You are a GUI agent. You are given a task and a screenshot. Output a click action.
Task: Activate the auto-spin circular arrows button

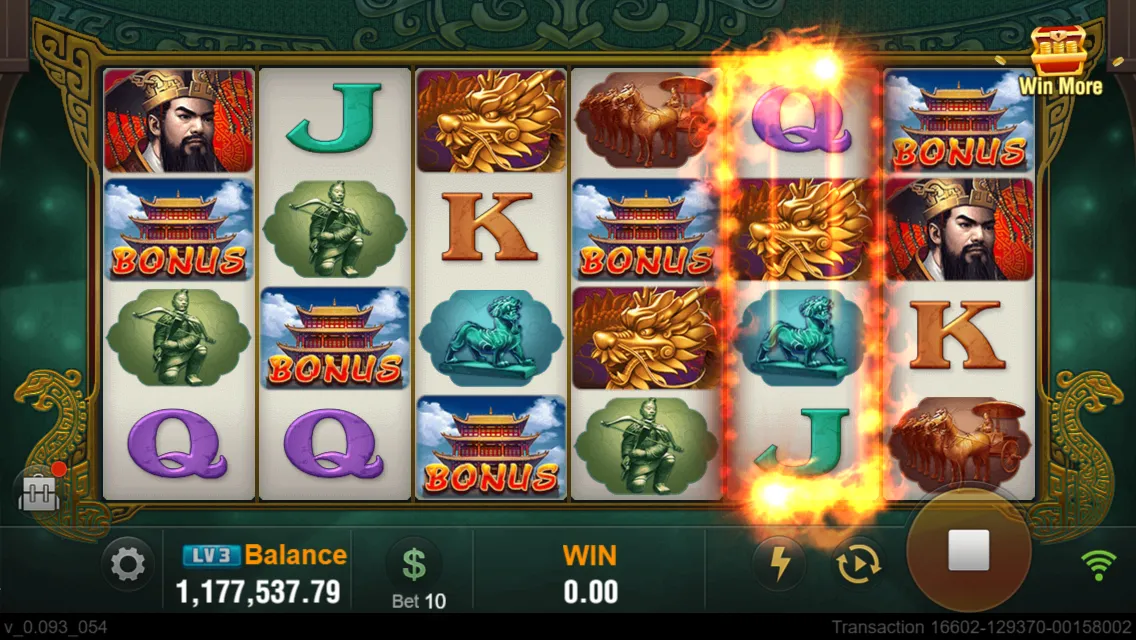857,565
